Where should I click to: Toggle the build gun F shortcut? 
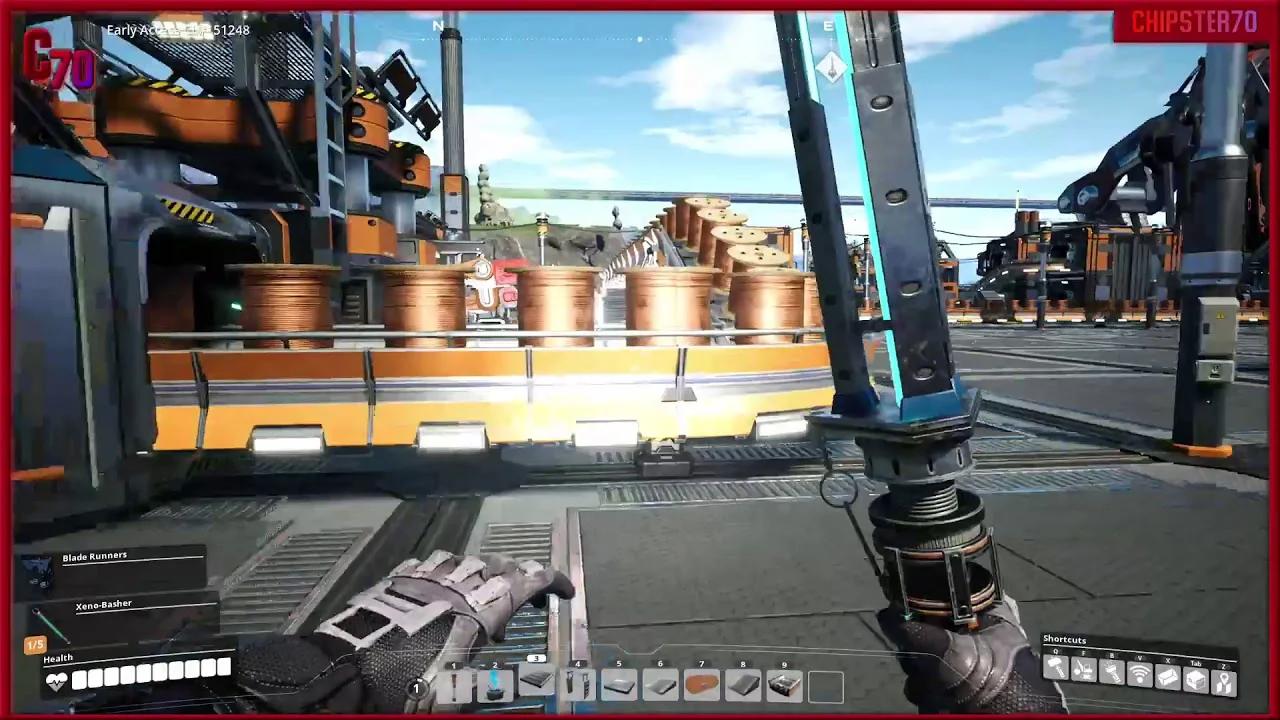1083,671
